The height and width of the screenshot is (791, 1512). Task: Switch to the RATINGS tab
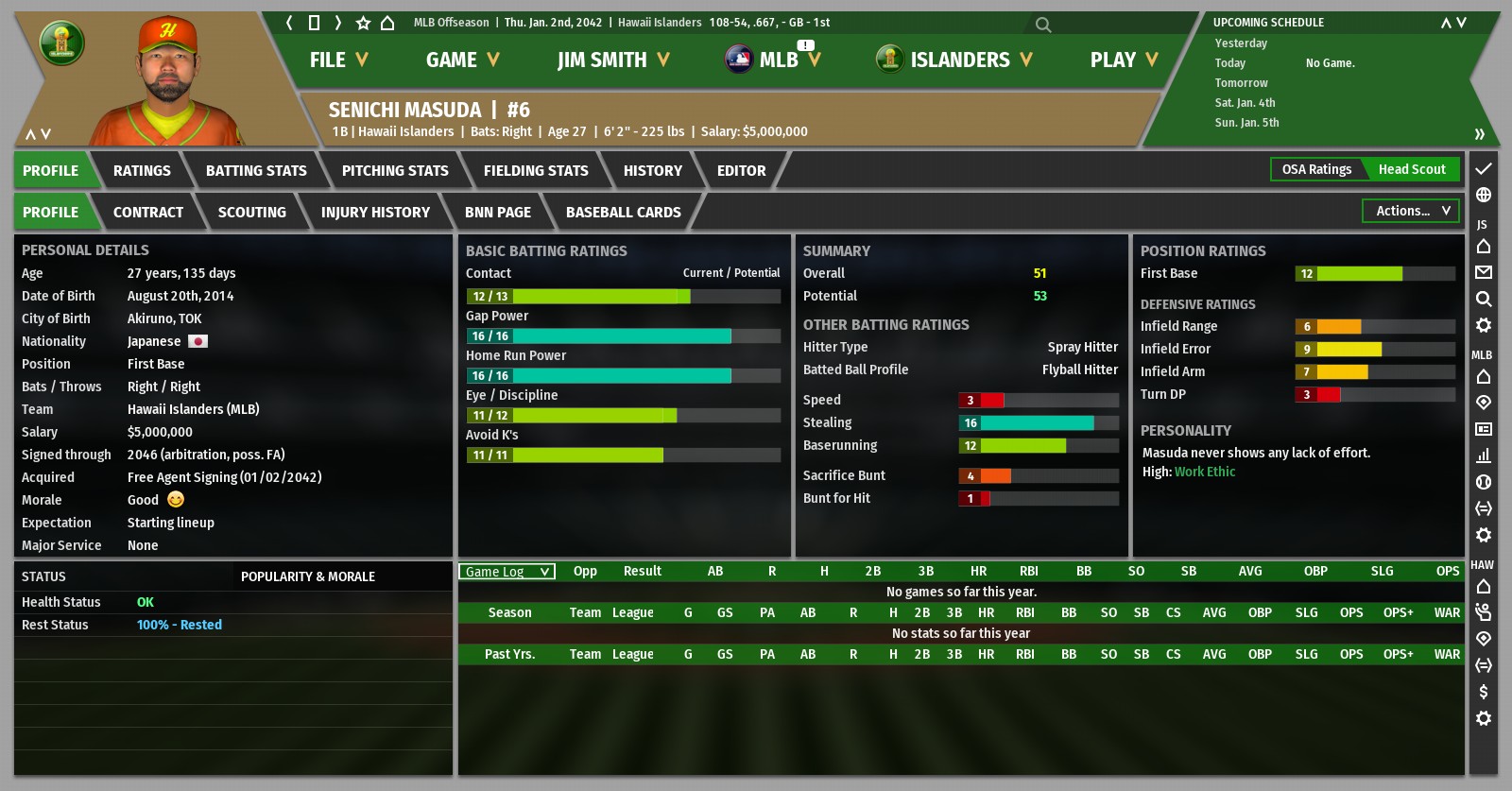tap(142, 171)
